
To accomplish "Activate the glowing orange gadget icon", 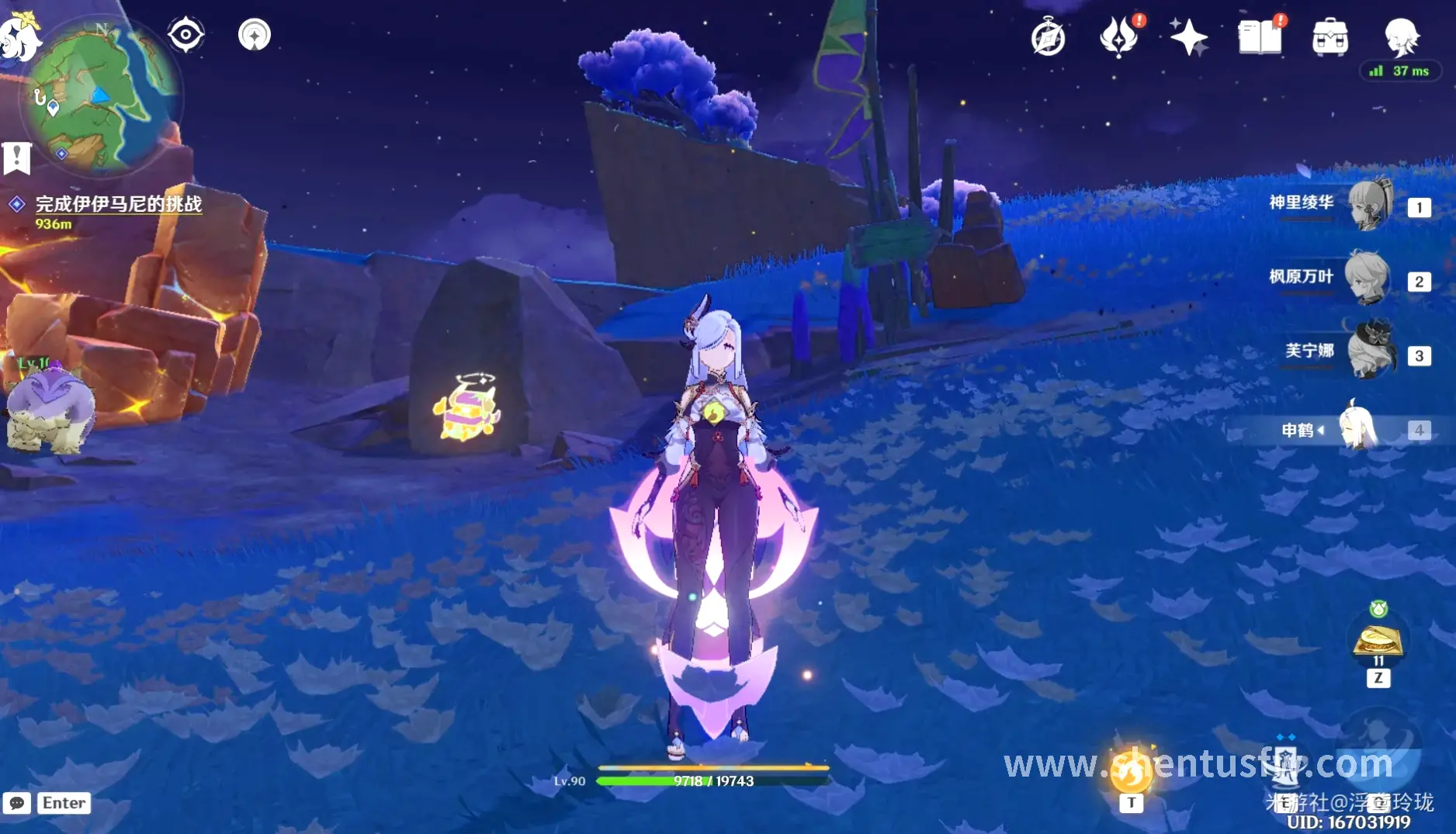I will point(1131,770).
